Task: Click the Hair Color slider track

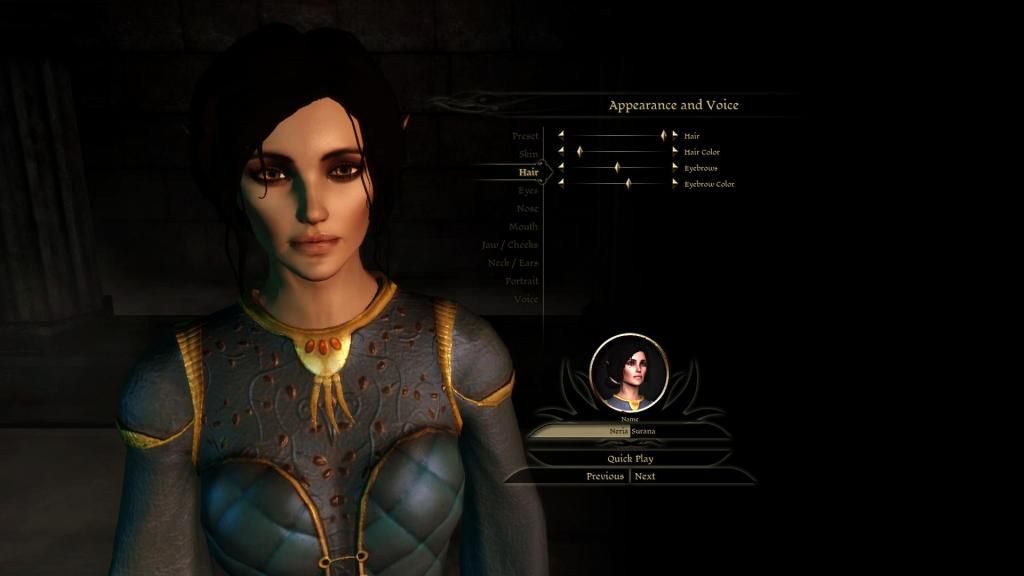Action: coord(617,152)
